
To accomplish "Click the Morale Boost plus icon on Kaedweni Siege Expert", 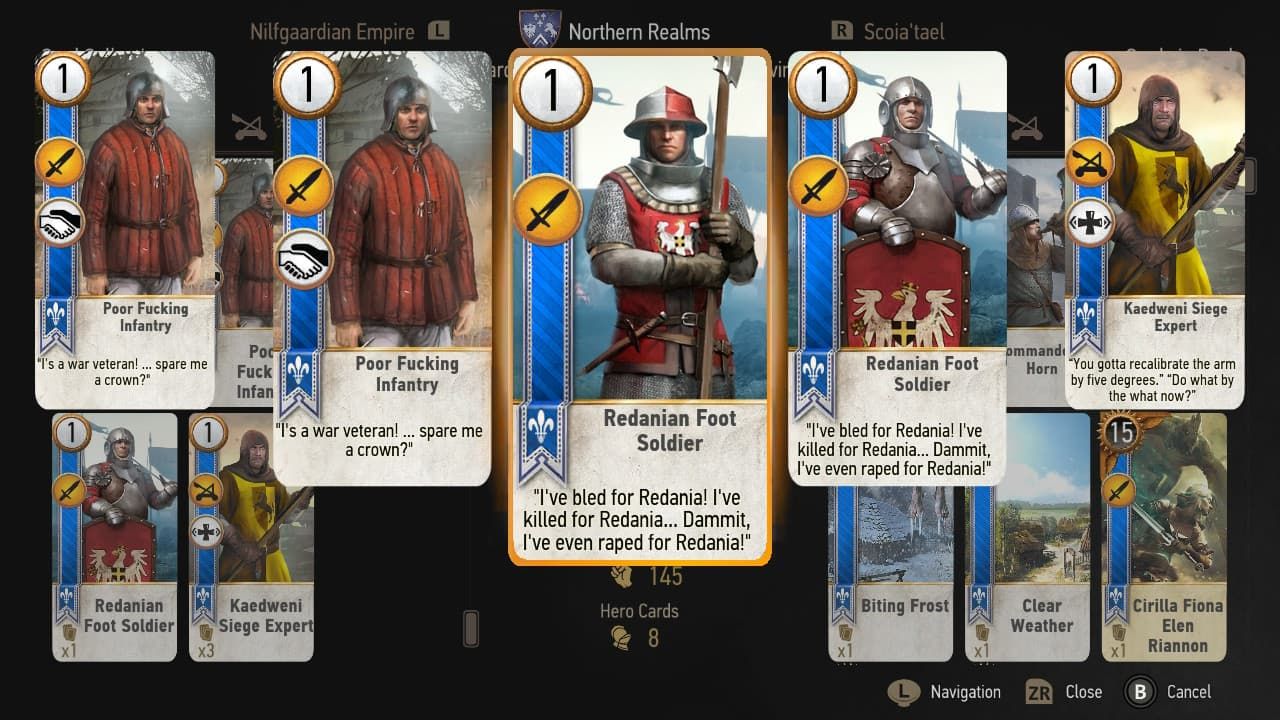I will coord(1088,222).
